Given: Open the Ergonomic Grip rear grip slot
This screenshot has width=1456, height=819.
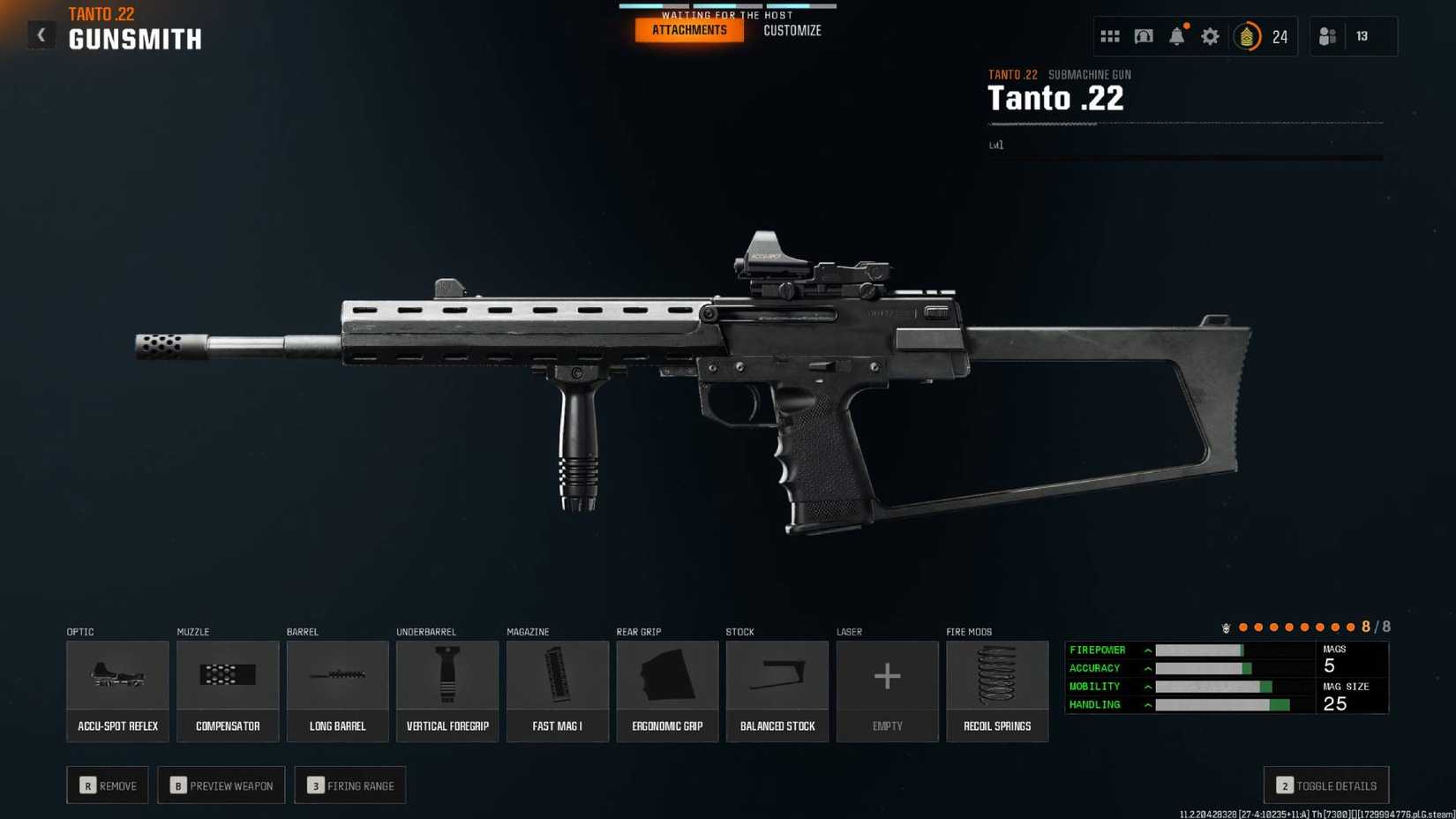Looking at the screenshot, I should tap(667, 690).
